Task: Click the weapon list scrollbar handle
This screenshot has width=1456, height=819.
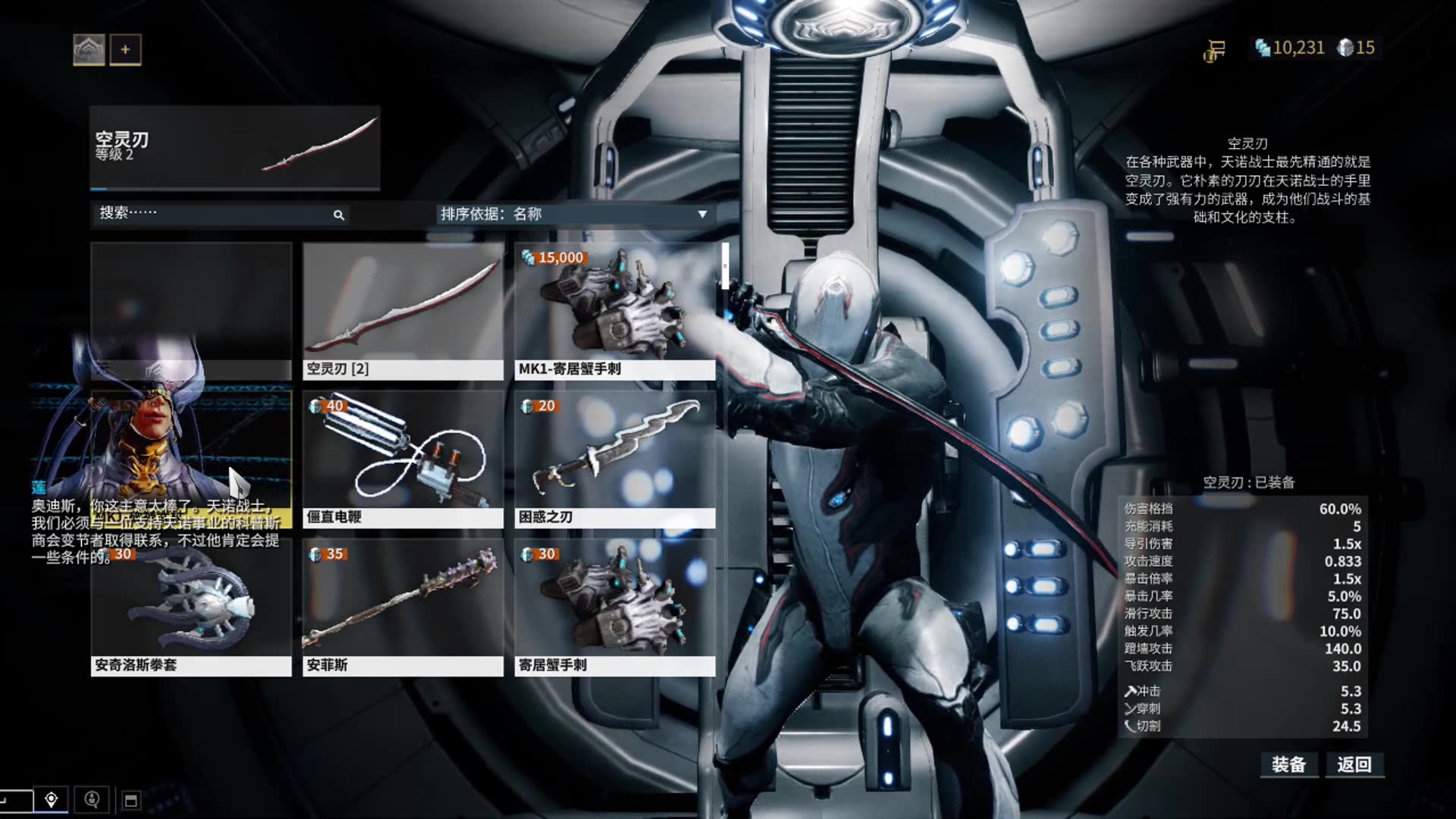Action: 725,266
